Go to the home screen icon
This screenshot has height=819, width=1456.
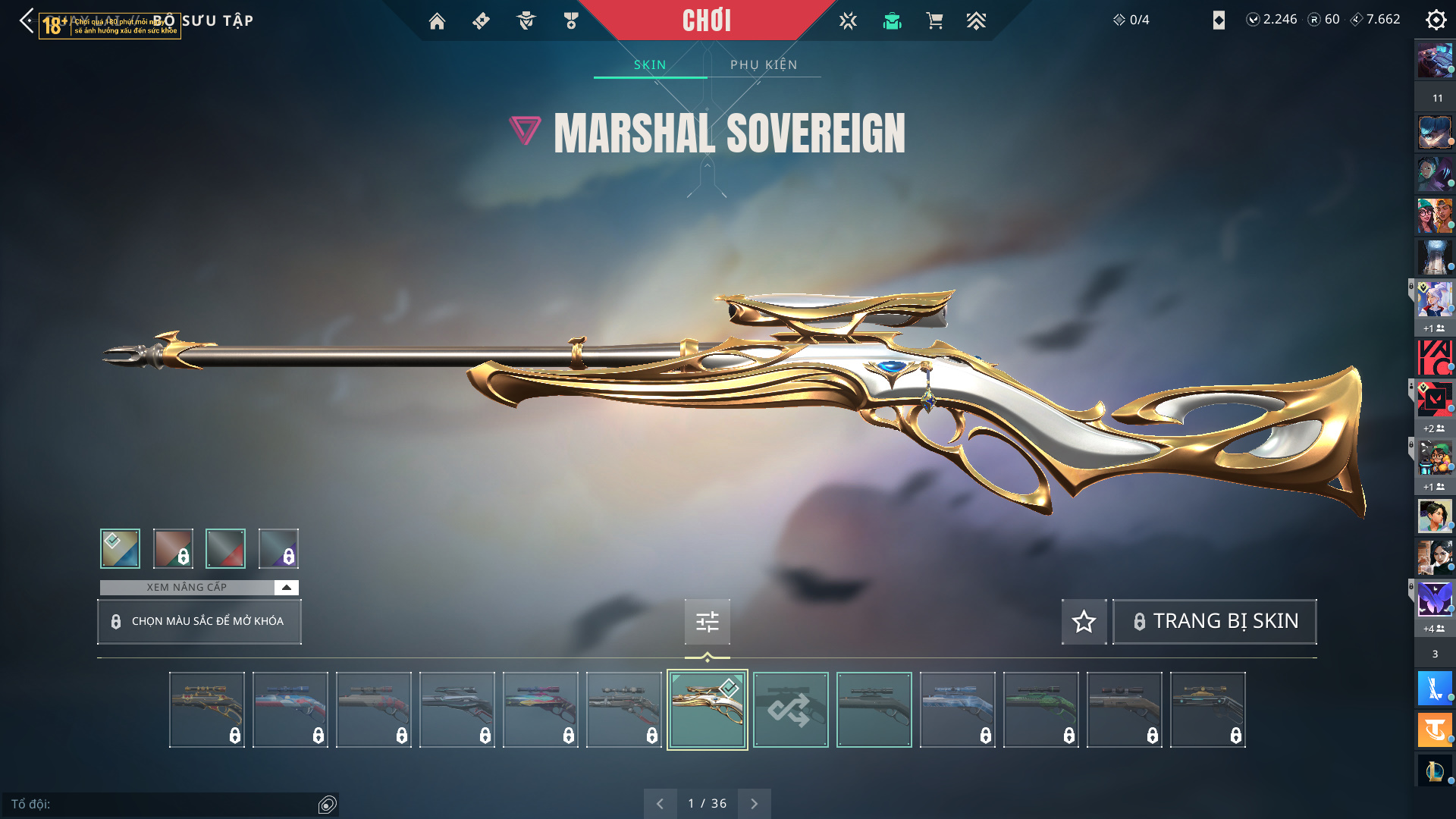click(x=437, y=21)
